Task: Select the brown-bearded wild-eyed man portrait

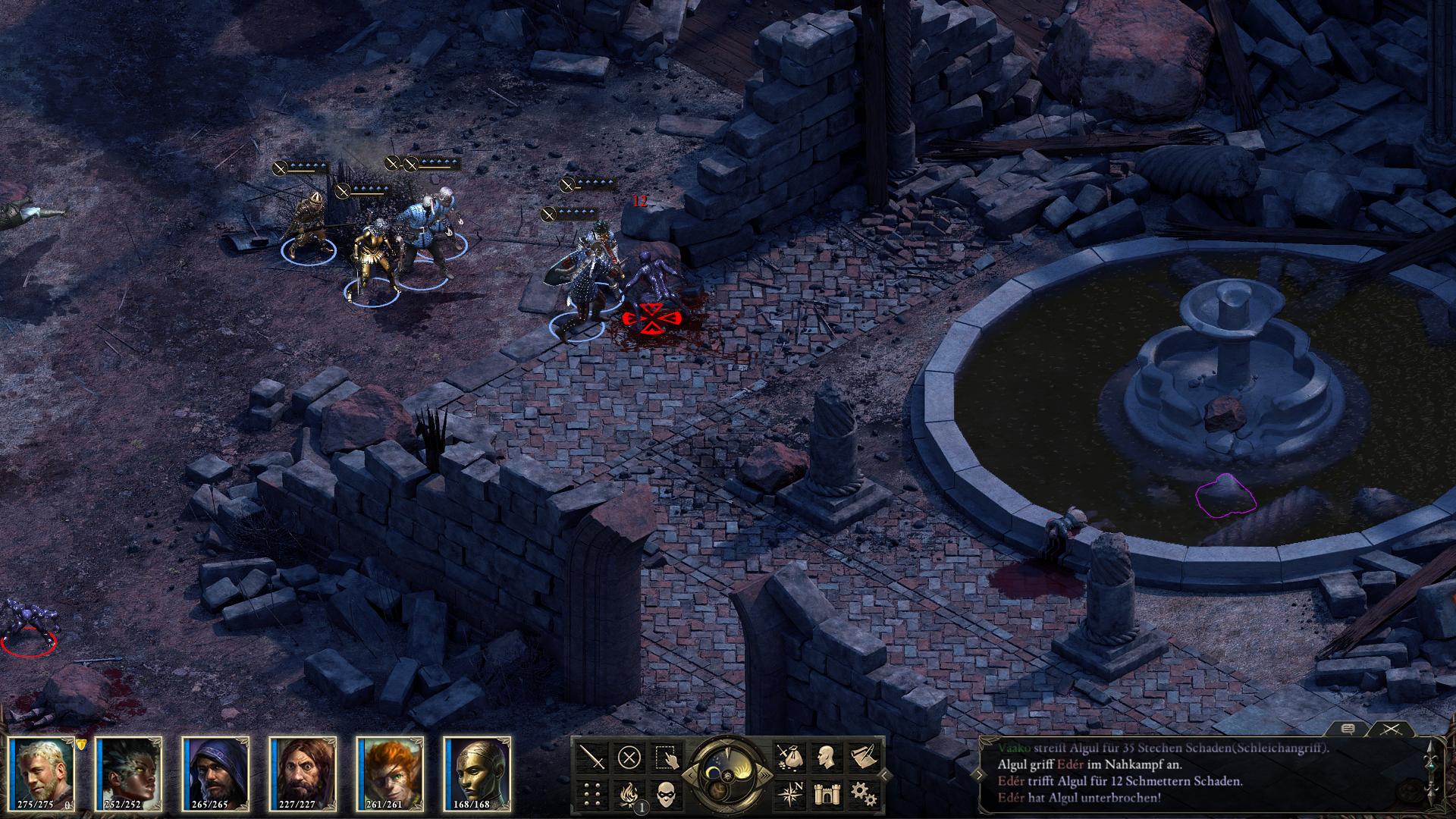Action: [304, 772]
